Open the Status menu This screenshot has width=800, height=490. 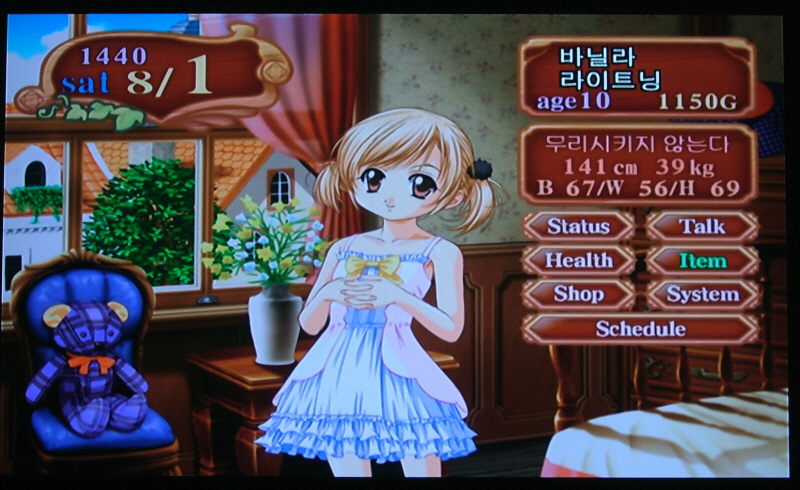click(x=578, y=226)
